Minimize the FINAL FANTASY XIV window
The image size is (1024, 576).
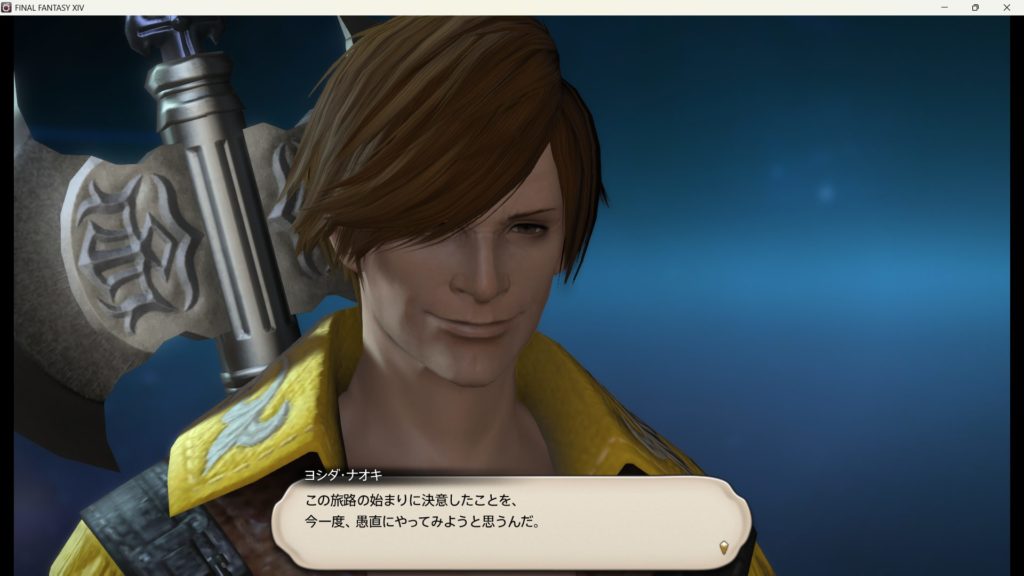click(945, 7)
